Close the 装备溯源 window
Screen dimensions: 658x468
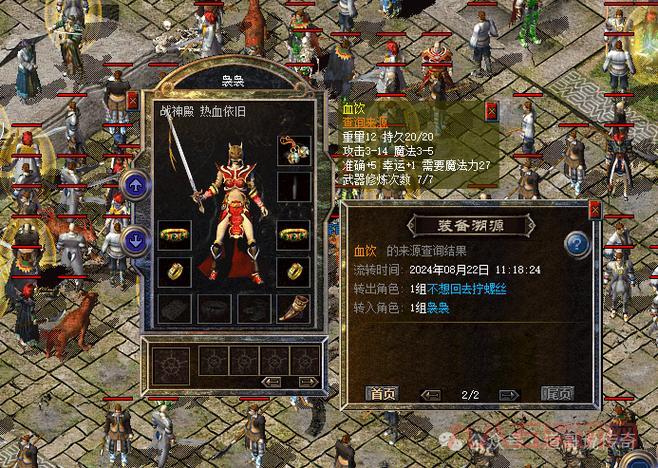(x=595, y=210)
